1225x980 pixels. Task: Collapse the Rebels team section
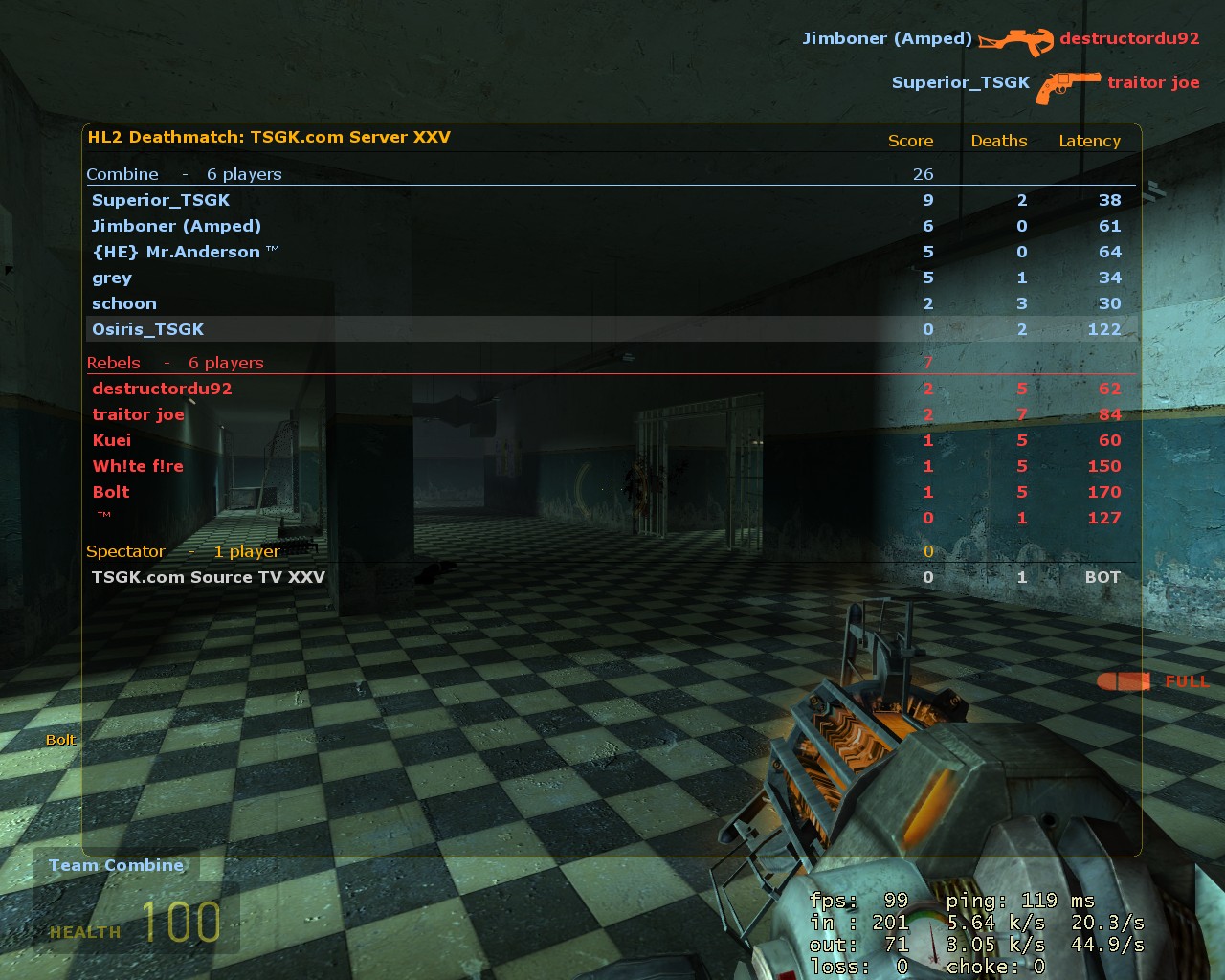114,363
